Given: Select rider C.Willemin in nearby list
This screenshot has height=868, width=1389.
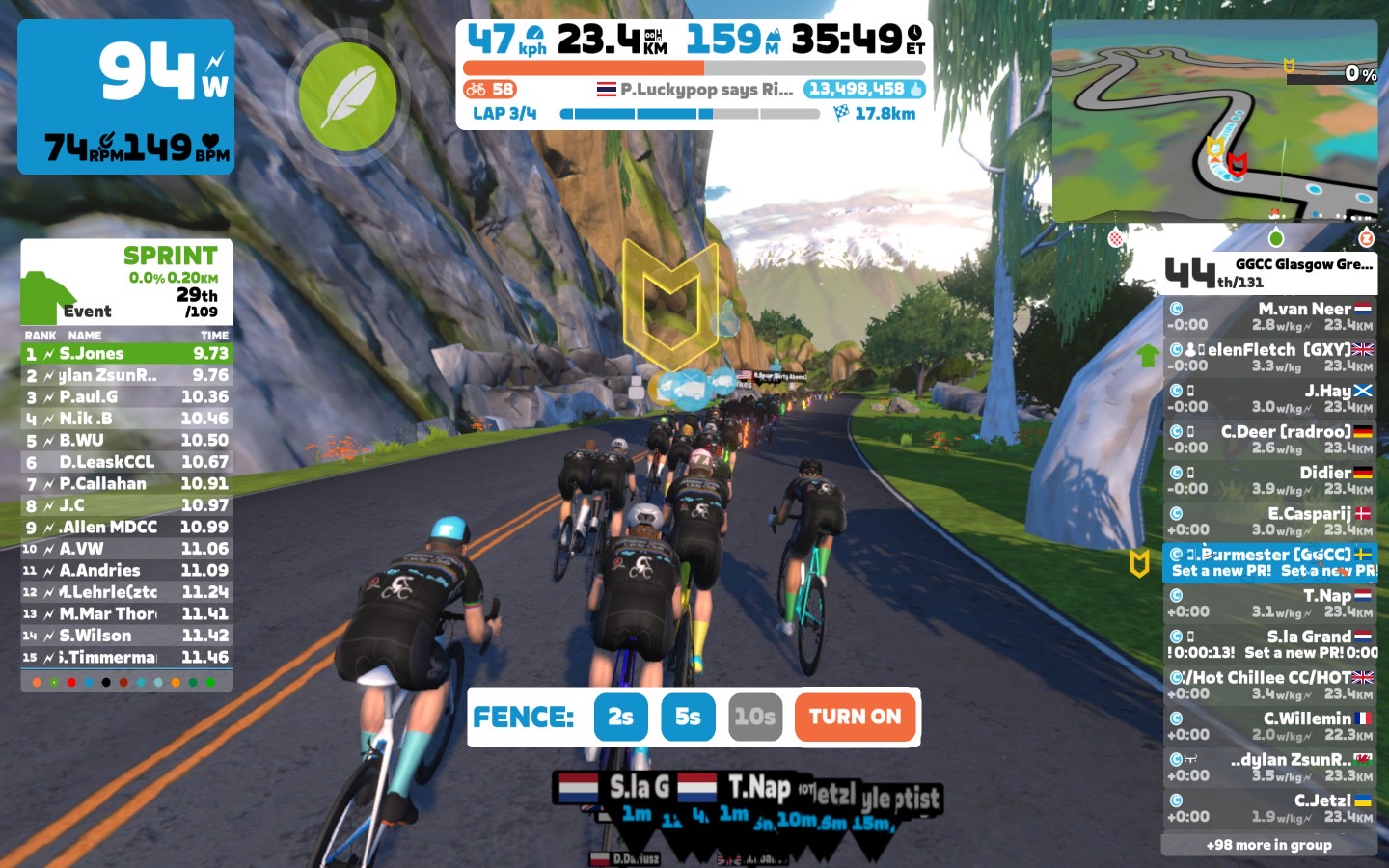Looking at the screenshot, I should click(x=1269, y=726).
